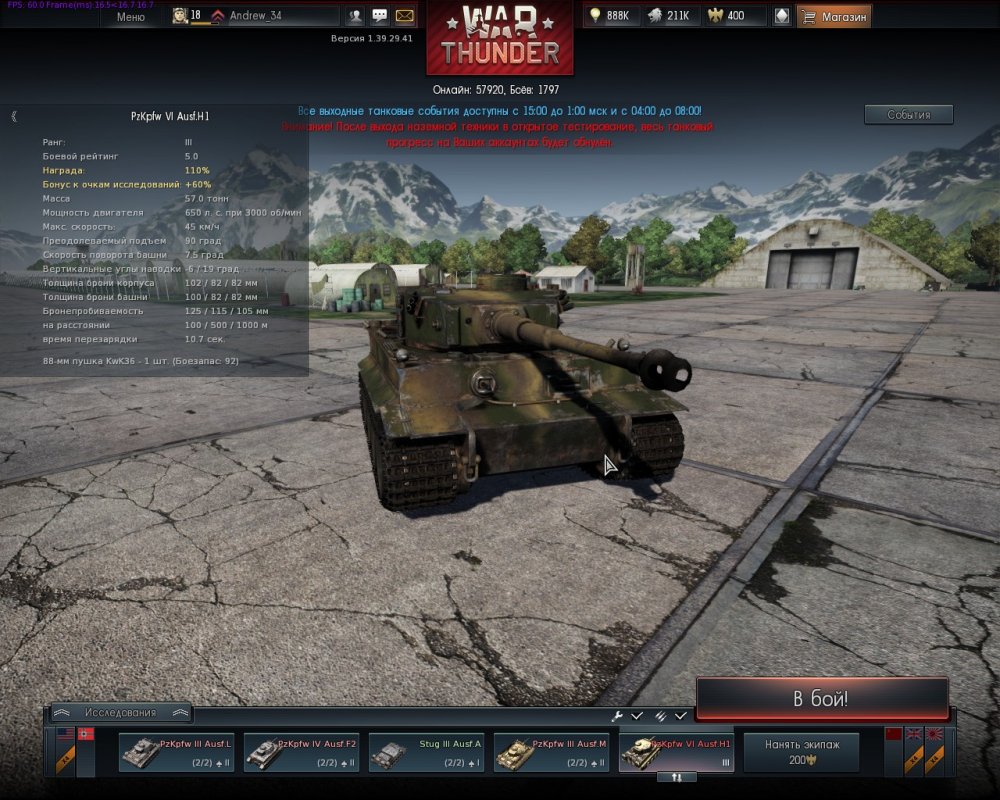Select the PzKpfw IV Ausf.F2 slot
This screenshot has height=800, width=1000.
click(301, 752)
